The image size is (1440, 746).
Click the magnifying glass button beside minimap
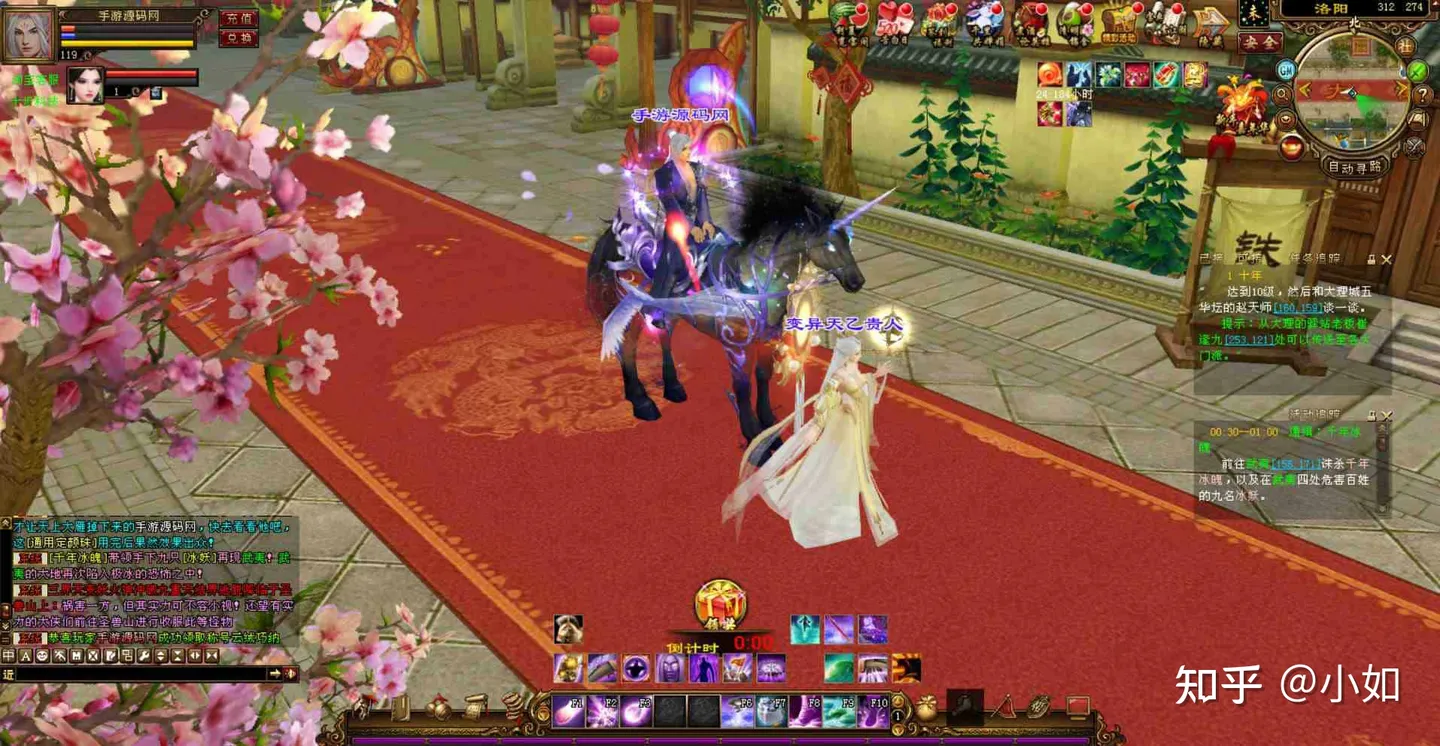1283,96
